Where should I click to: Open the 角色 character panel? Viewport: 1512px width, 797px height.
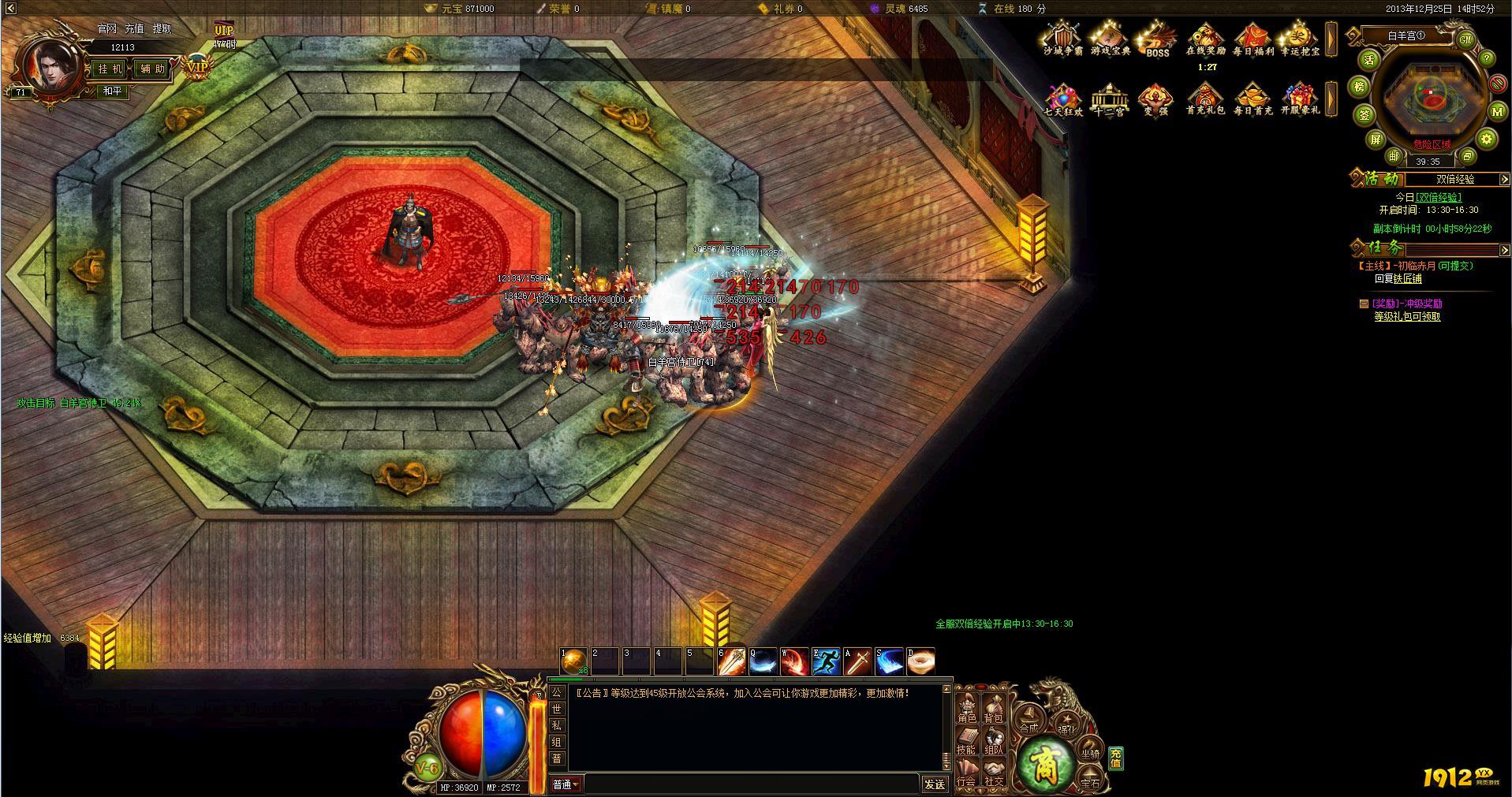tap(967, 709)
